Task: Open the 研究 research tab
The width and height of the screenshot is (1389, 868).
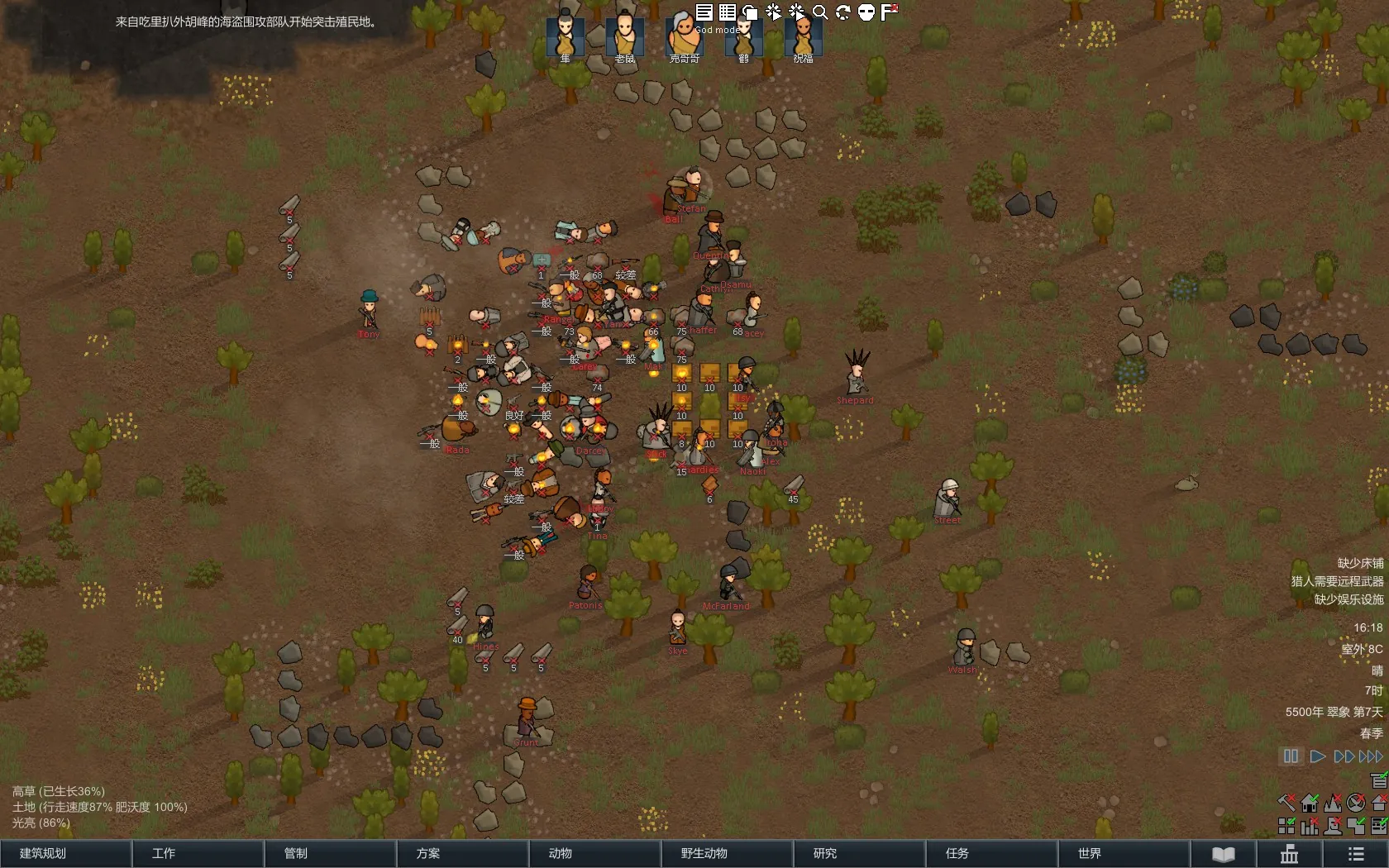Action: [x=859, y=853]
